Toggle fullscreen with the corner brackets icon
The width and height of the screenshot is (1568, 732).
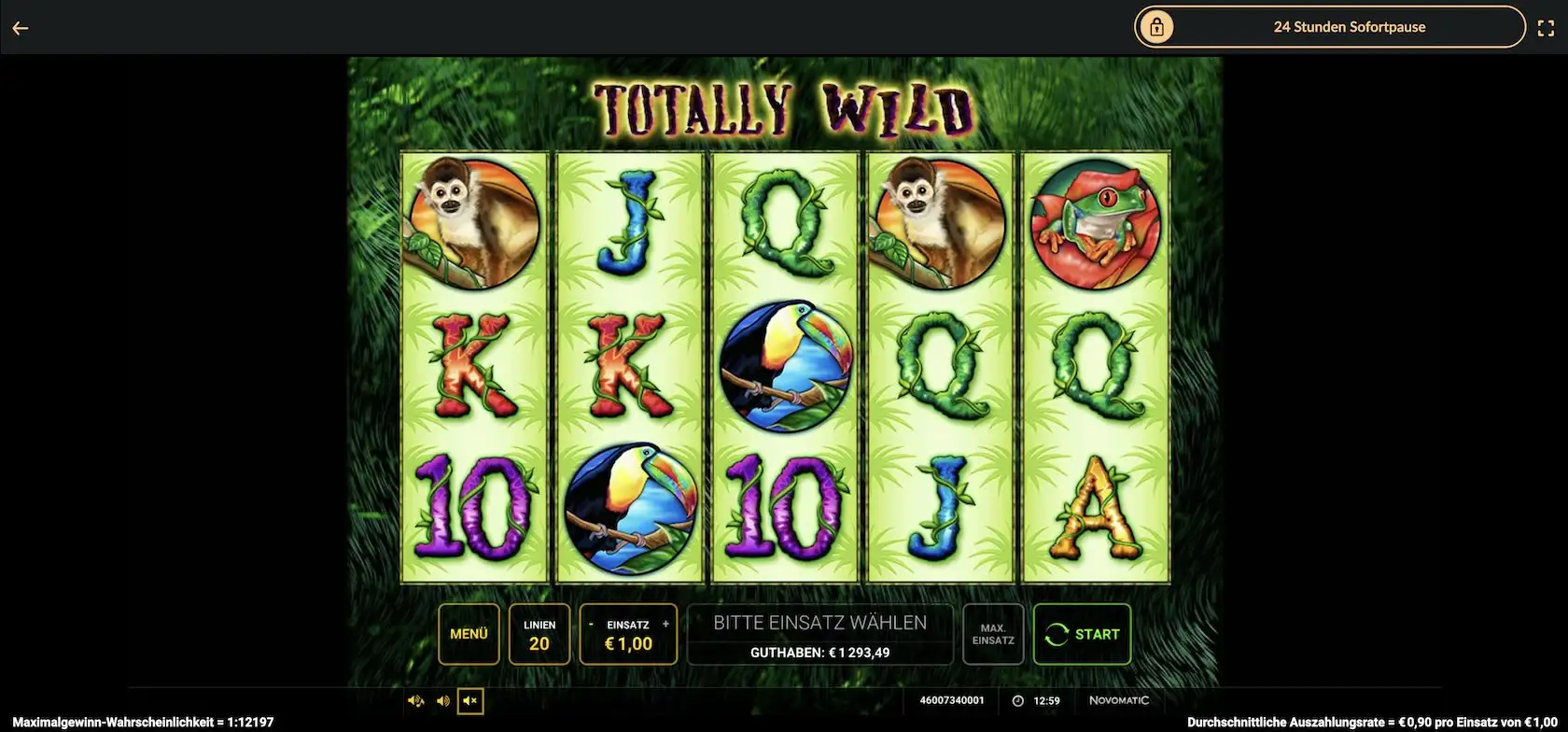tap(1546, 28)
